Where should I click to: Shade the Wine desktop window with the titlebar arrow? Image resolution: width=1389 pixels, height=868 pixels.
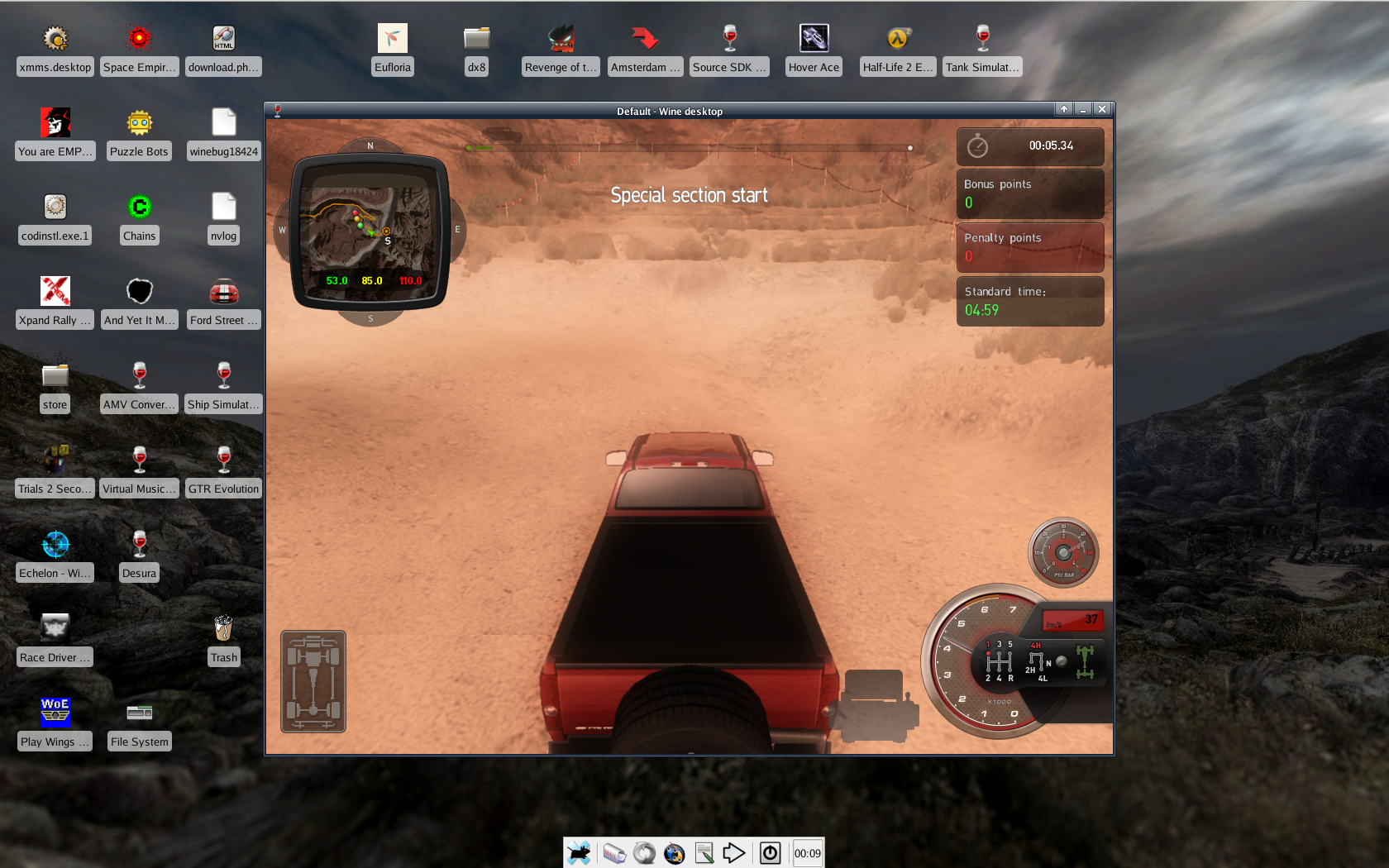point(1063,108)
